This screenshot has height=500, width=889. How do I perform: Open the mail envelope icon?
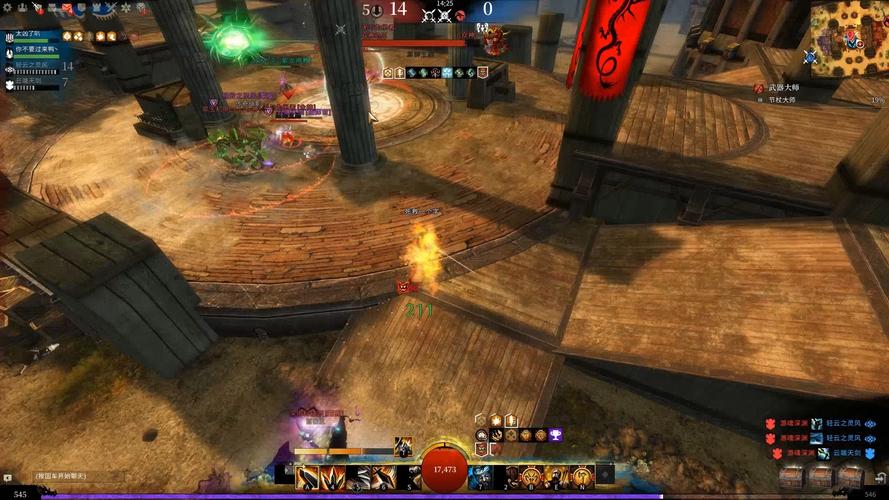pyautogui.click(x=67, y=8)
